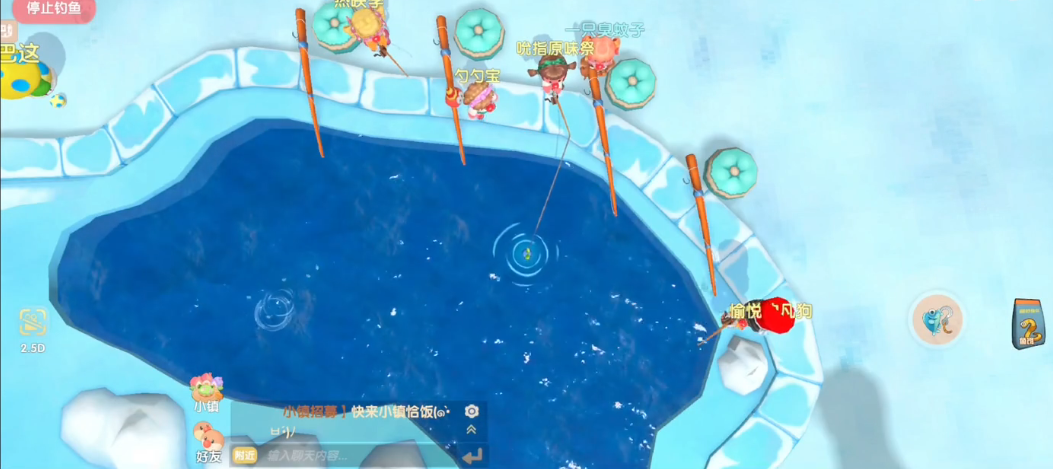The height and width of the screenshot is (469, 1053).
Task: Open the 小镇 town channel
Action: [207, 392]
